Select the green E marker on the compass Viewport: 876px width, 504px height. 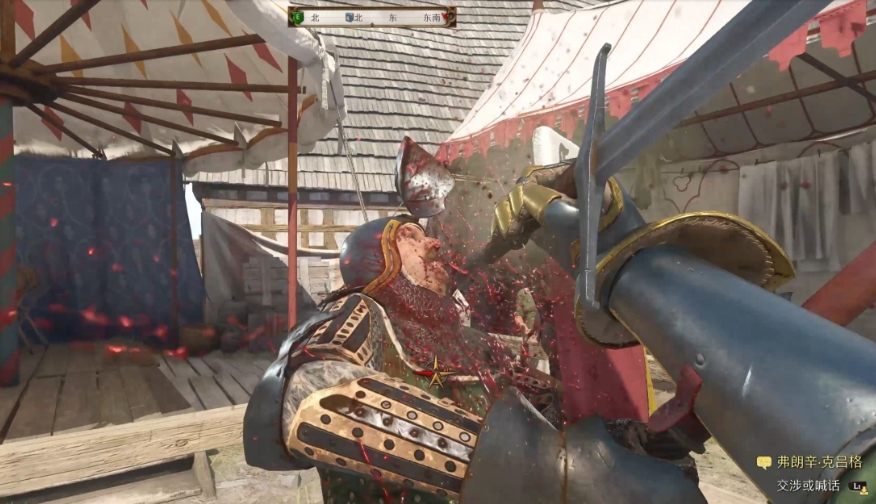tap(298, 17)
